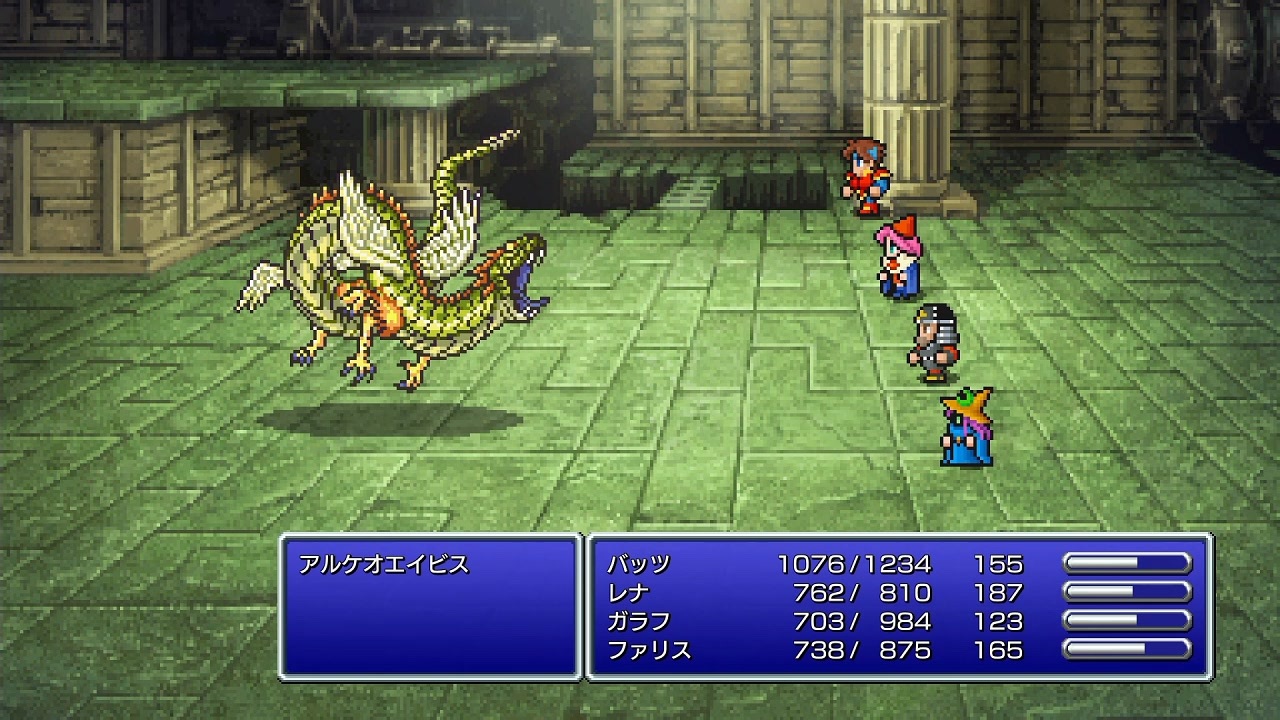Viewport: 1280px width, 720px height.
Task: Select バッツ in the party status list
Action: [x=637, y=562]
